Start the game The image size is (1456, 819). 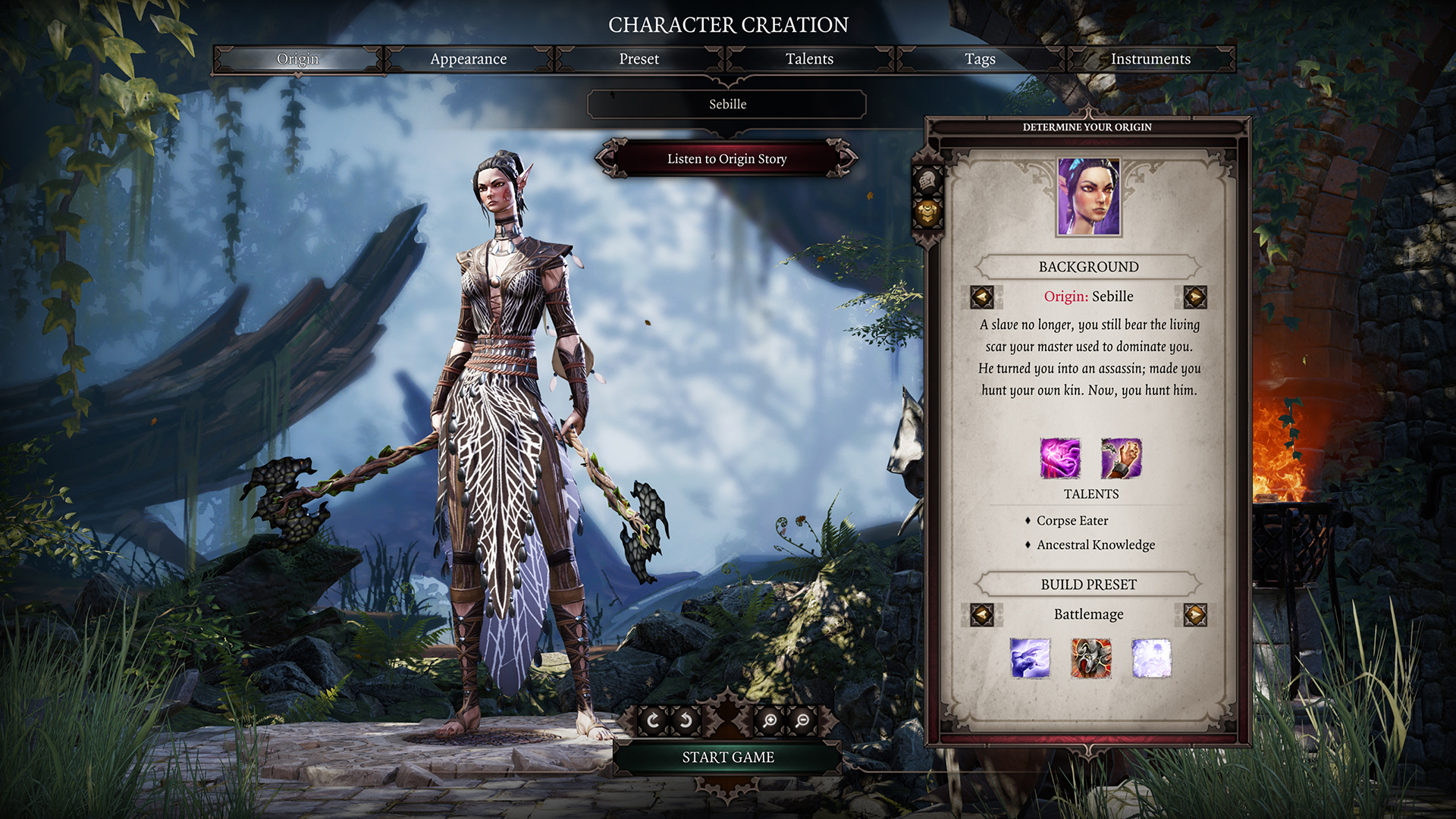[x=727, y=758]
